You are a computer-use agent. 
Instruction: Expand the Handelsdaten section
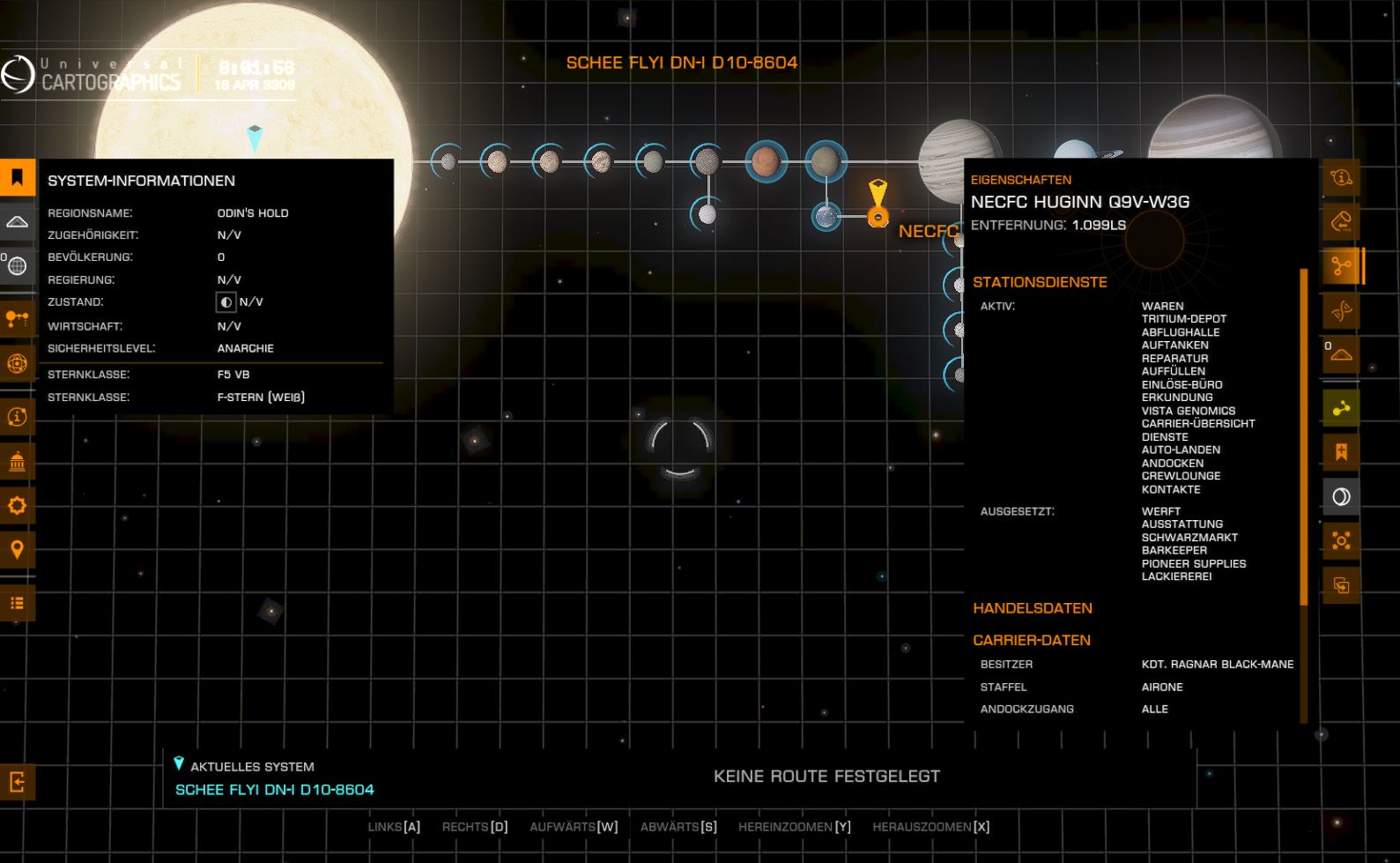[x=1033, y=608]
